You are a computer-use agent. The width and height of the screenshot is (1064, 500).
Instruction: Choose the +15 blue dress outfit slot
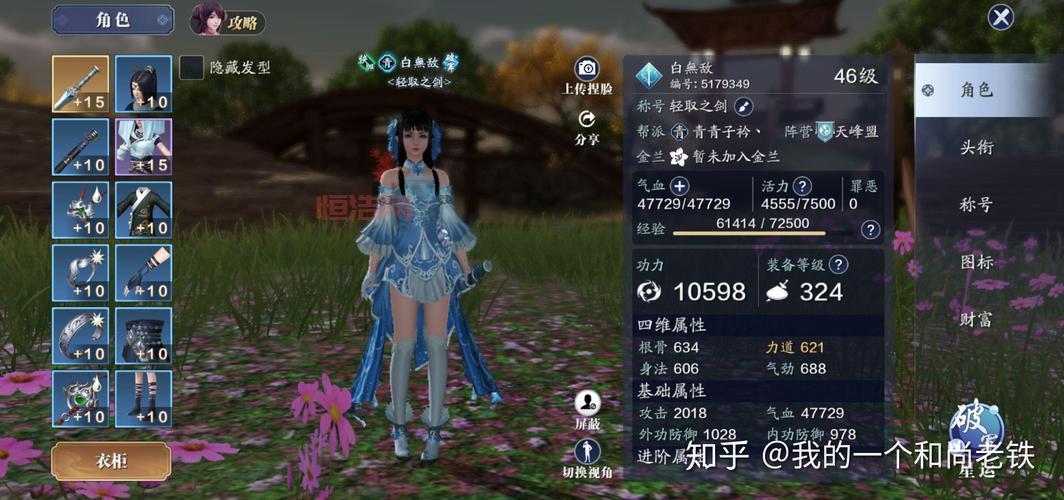click(144, 146)
